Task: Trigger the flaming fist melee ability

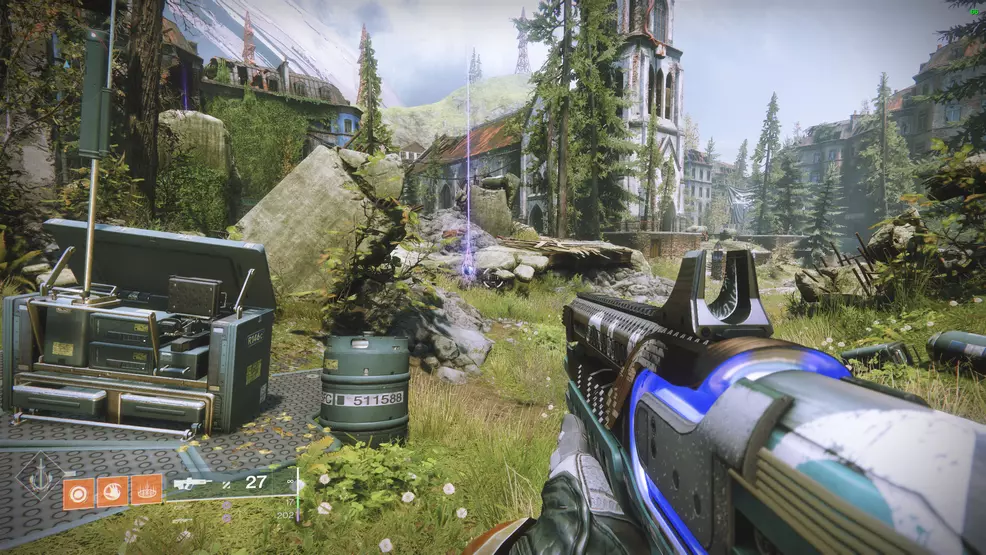Action: pyautogui.click(x=111, y=491)
